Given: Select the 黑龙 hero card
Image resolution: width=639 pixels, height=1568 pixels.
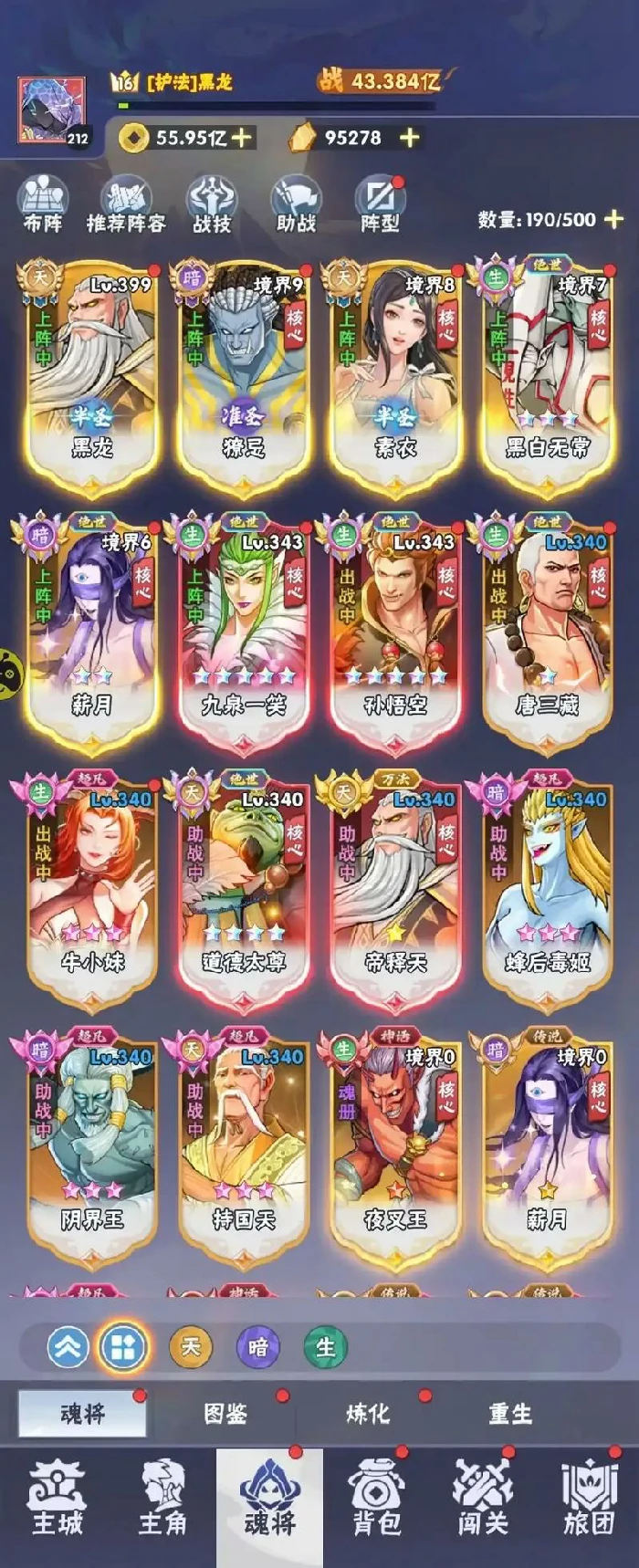Looking at the screenshot, I should click(92, 374).
